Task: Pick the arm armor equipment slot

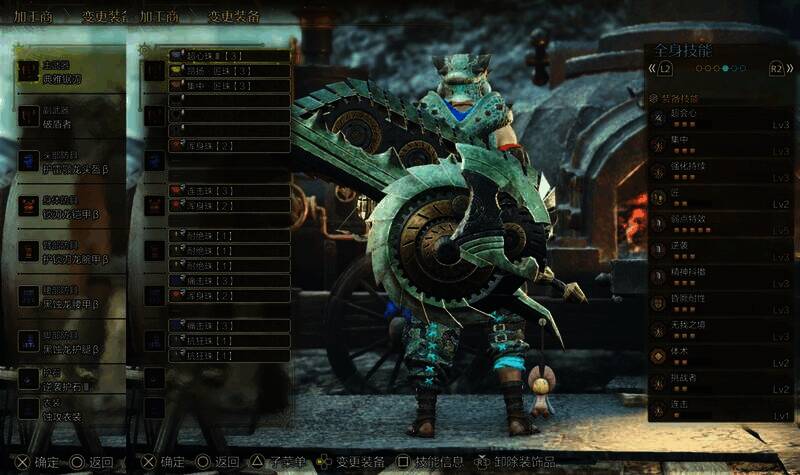Action: point(68,251)
